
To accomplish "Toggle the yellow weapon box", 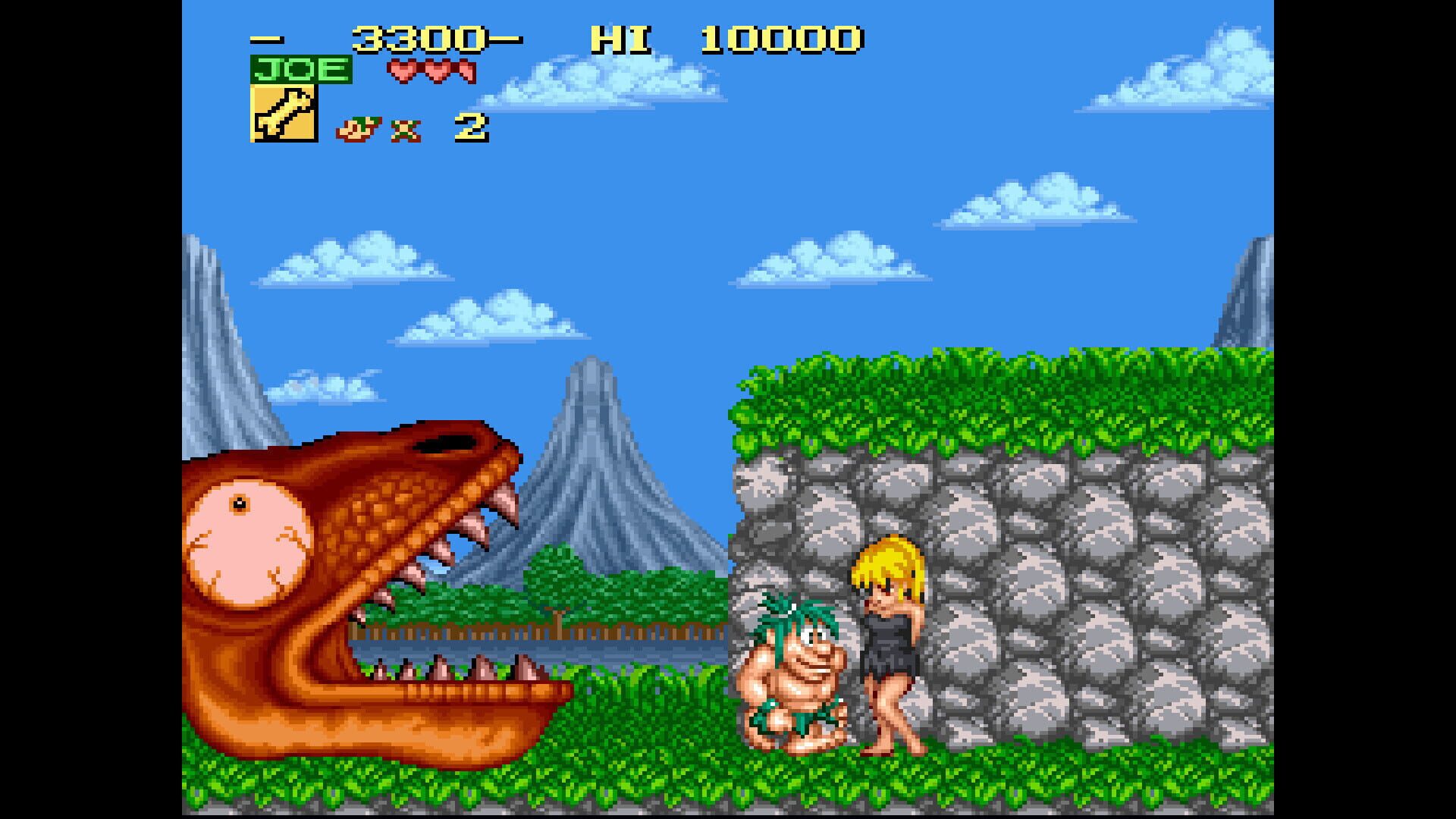I will [x=284, y=114].
